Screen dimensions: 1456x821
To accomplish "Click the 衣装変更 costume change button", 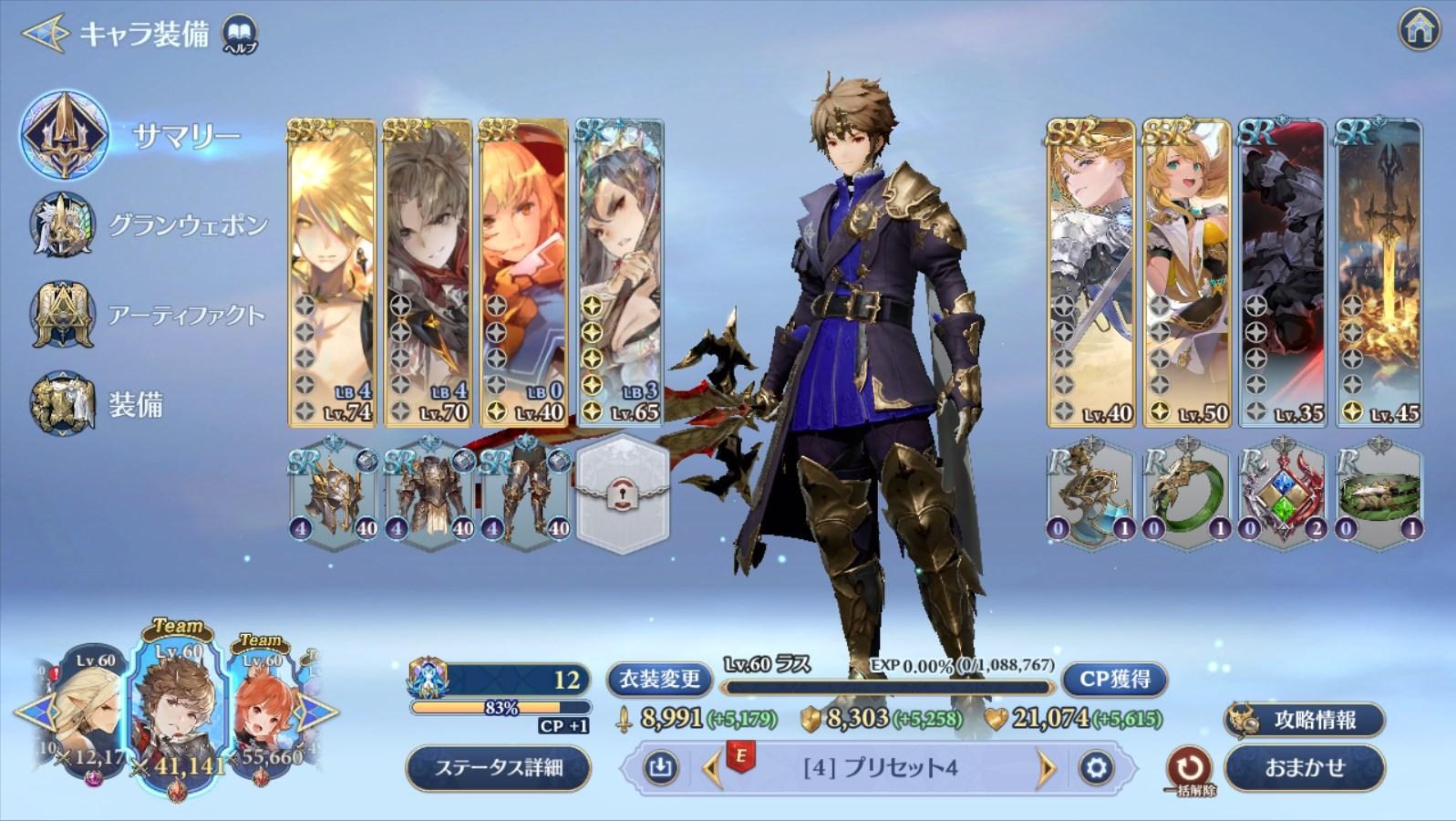I will [x=659, y=679].
